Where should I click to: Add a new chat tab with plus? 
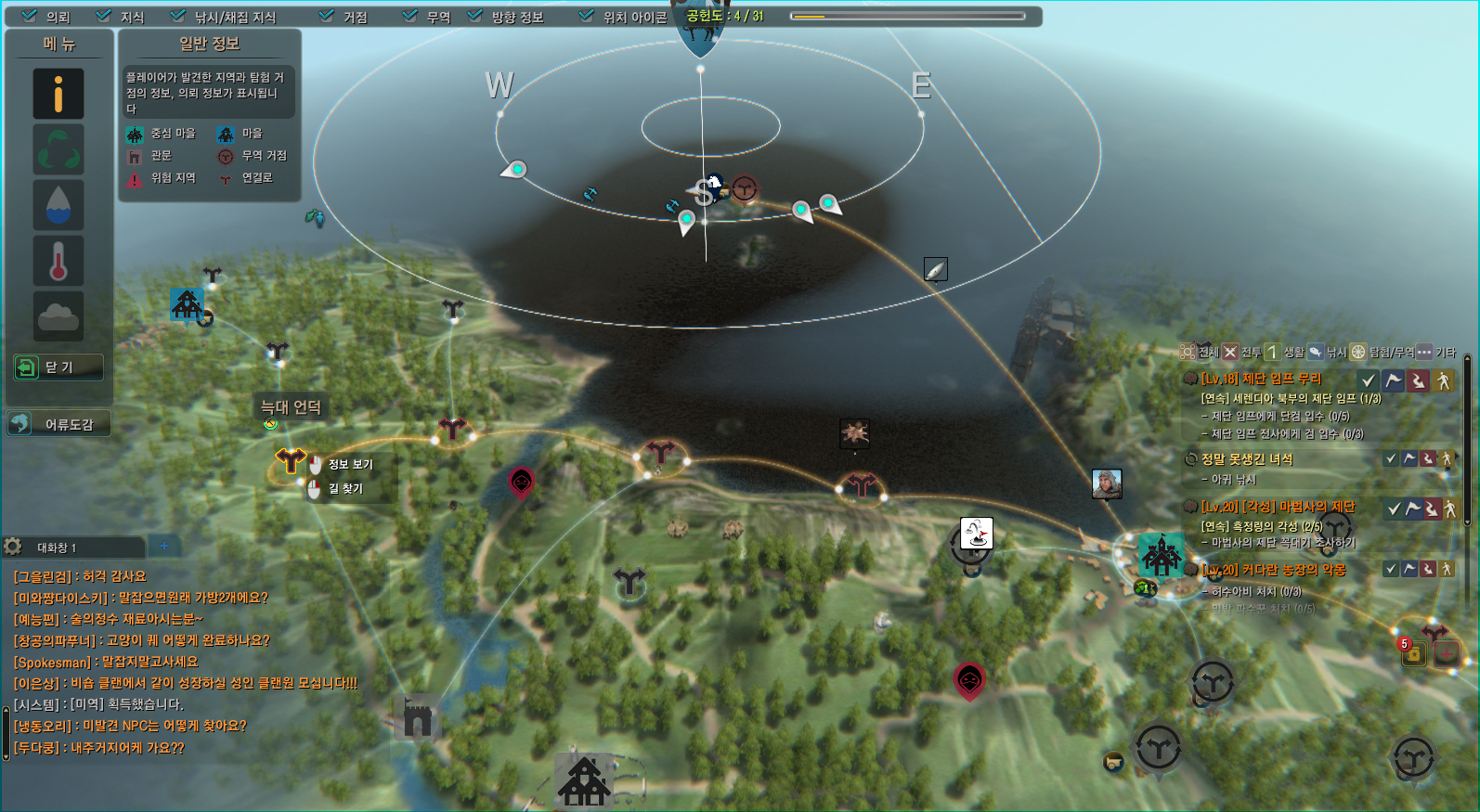click(164, 546)
